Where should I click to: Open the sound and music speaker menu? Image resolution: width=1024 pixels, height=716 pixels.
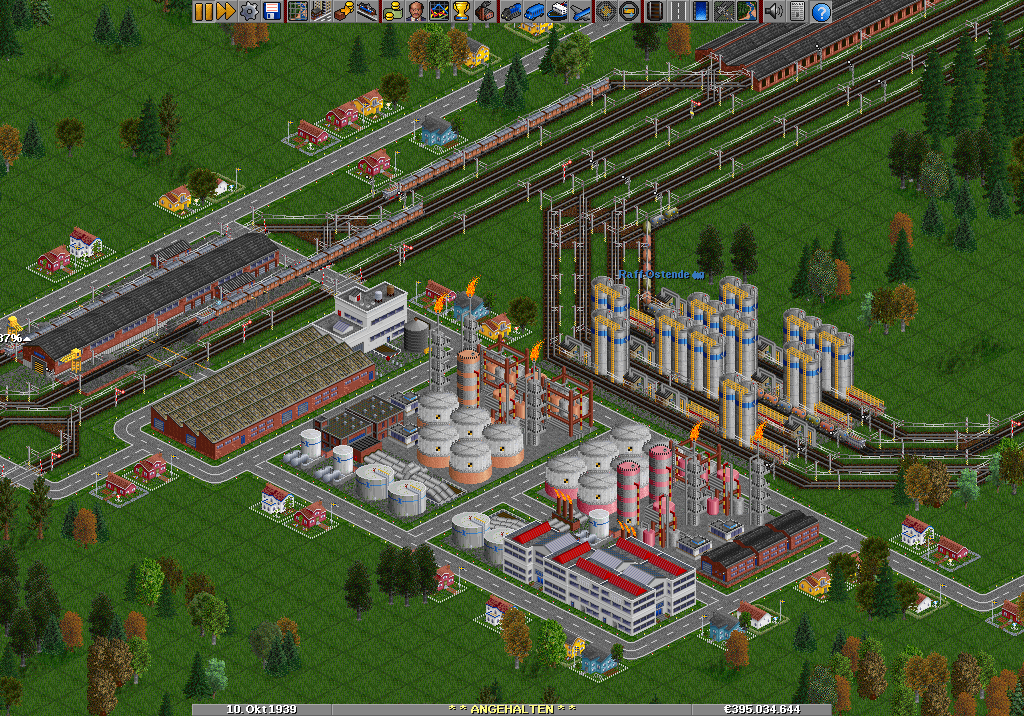pos(773,12)
